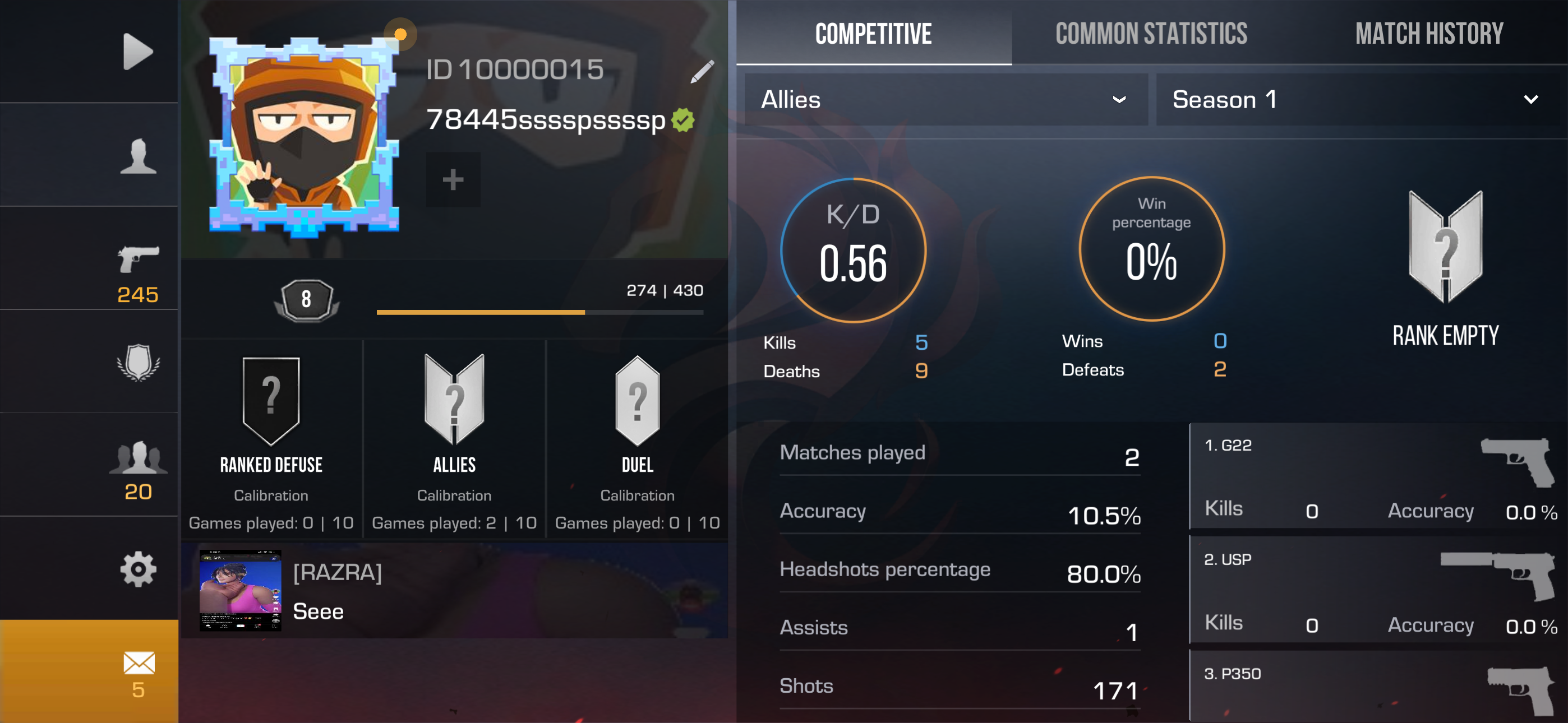Switch to the Common Statistics tab
The image size is (1568, 723).
[x=1151, y=34]
